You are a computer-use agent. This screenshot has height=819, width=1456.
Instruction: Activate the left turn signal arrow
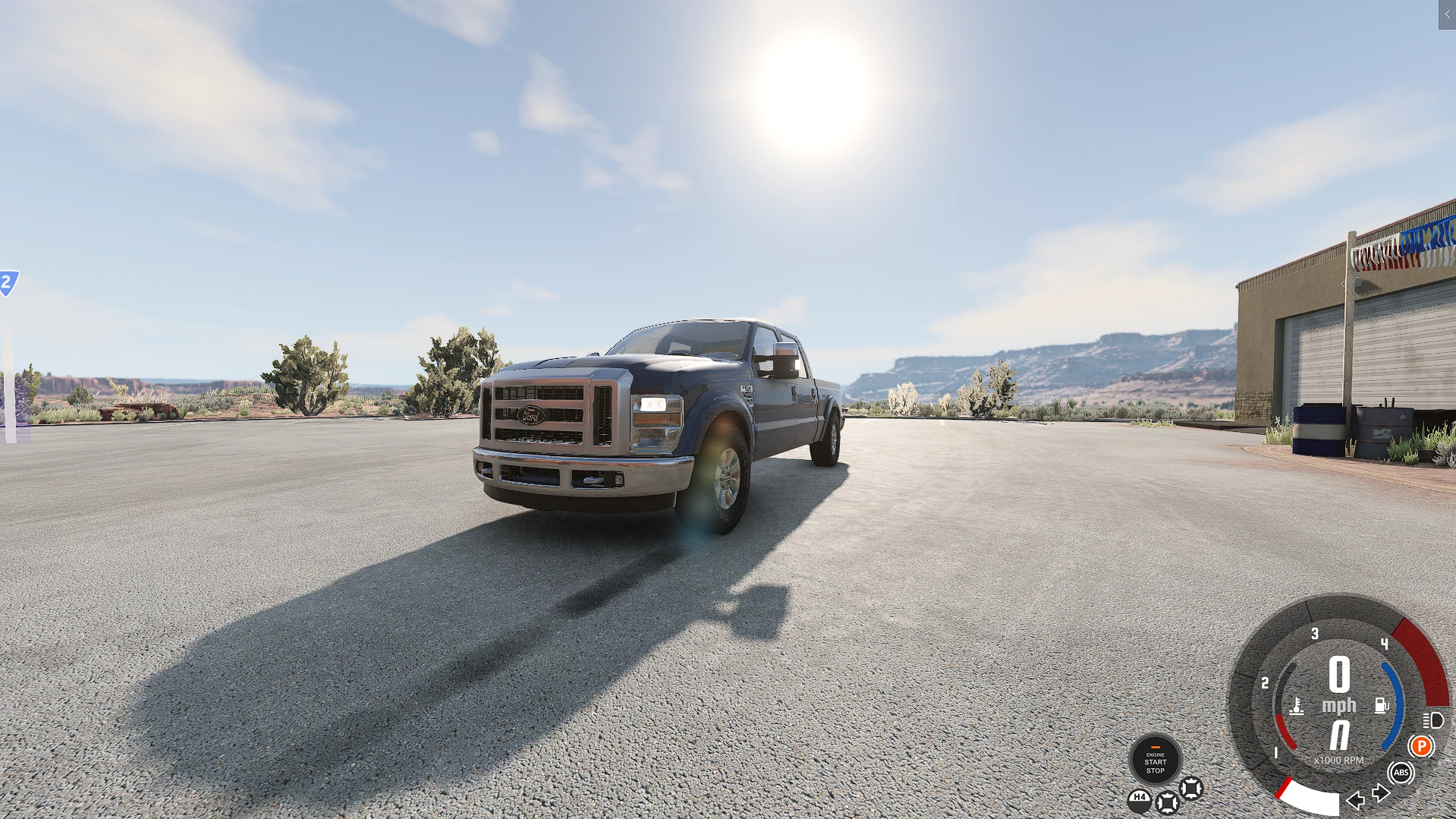[1357, 802]
